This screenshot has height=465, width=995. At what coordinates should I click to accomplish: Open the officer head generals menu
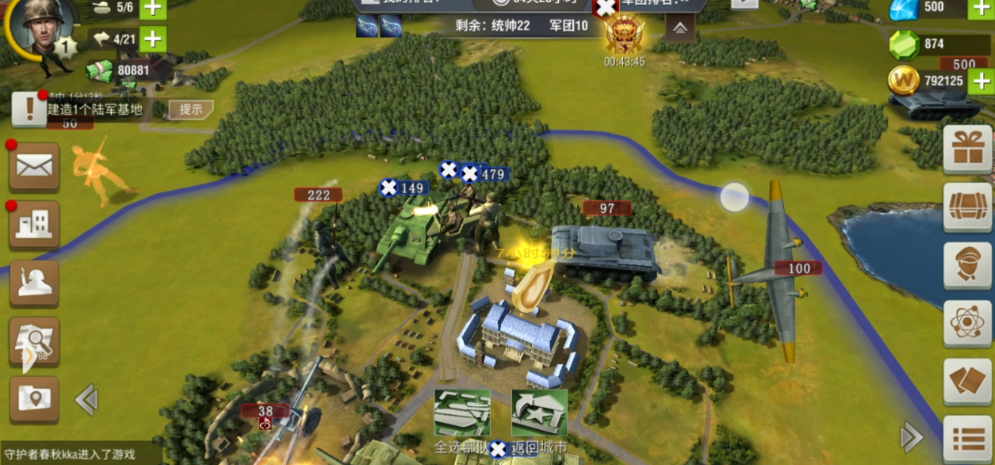pos(968,264)
